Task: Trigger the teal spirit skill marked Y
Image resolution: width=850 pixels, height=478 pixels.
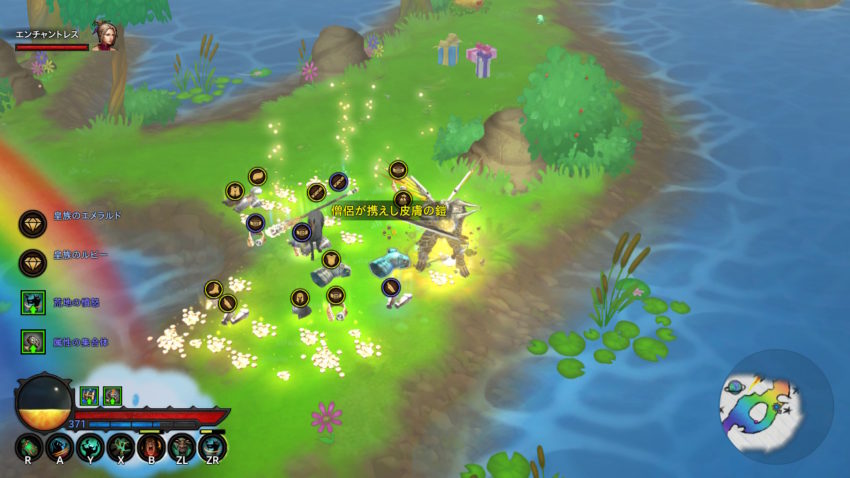Action: pyautogui.click(x=90, y=447)
